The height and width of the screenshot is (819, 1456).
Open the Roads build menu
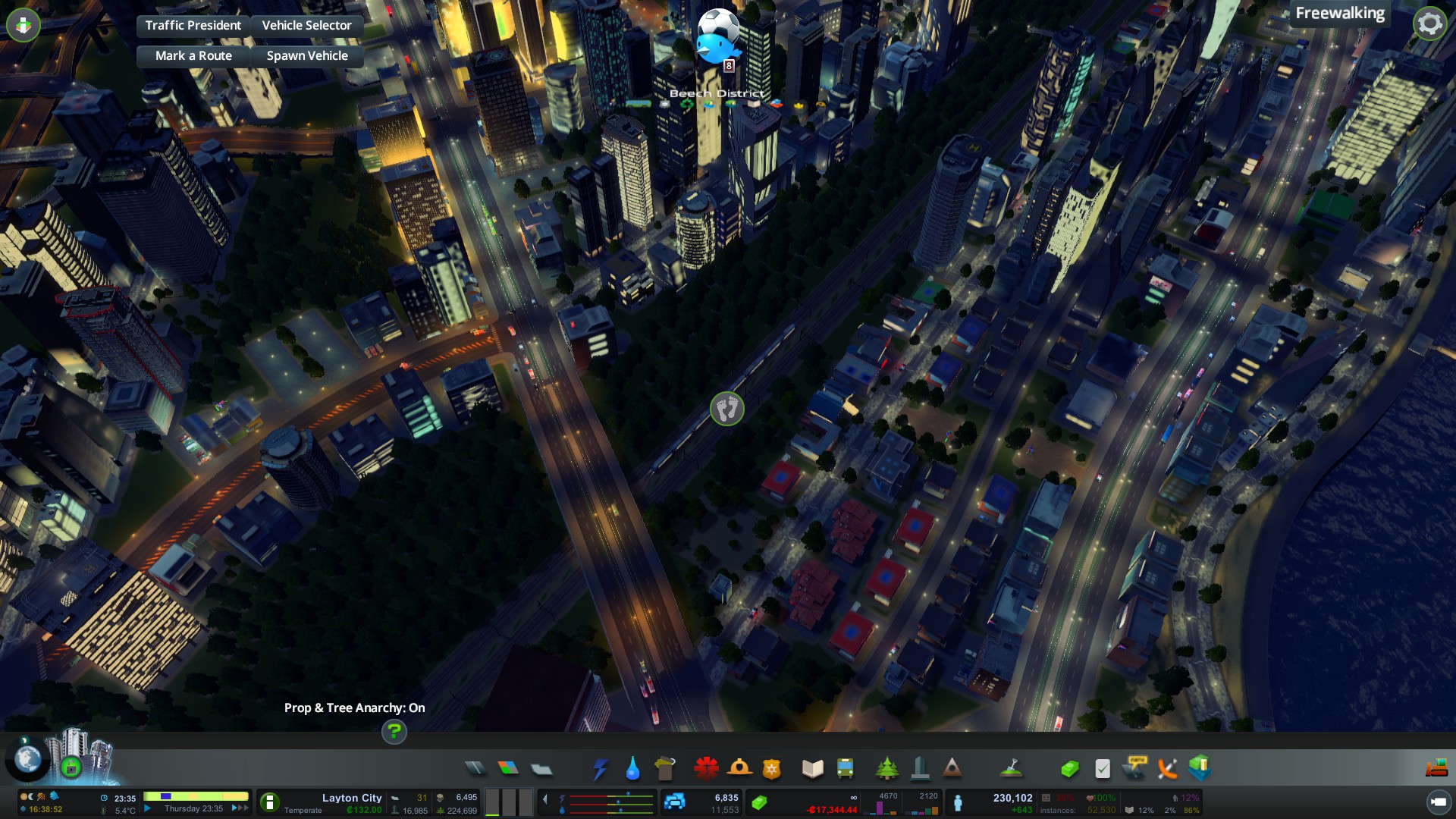(475, 769)
